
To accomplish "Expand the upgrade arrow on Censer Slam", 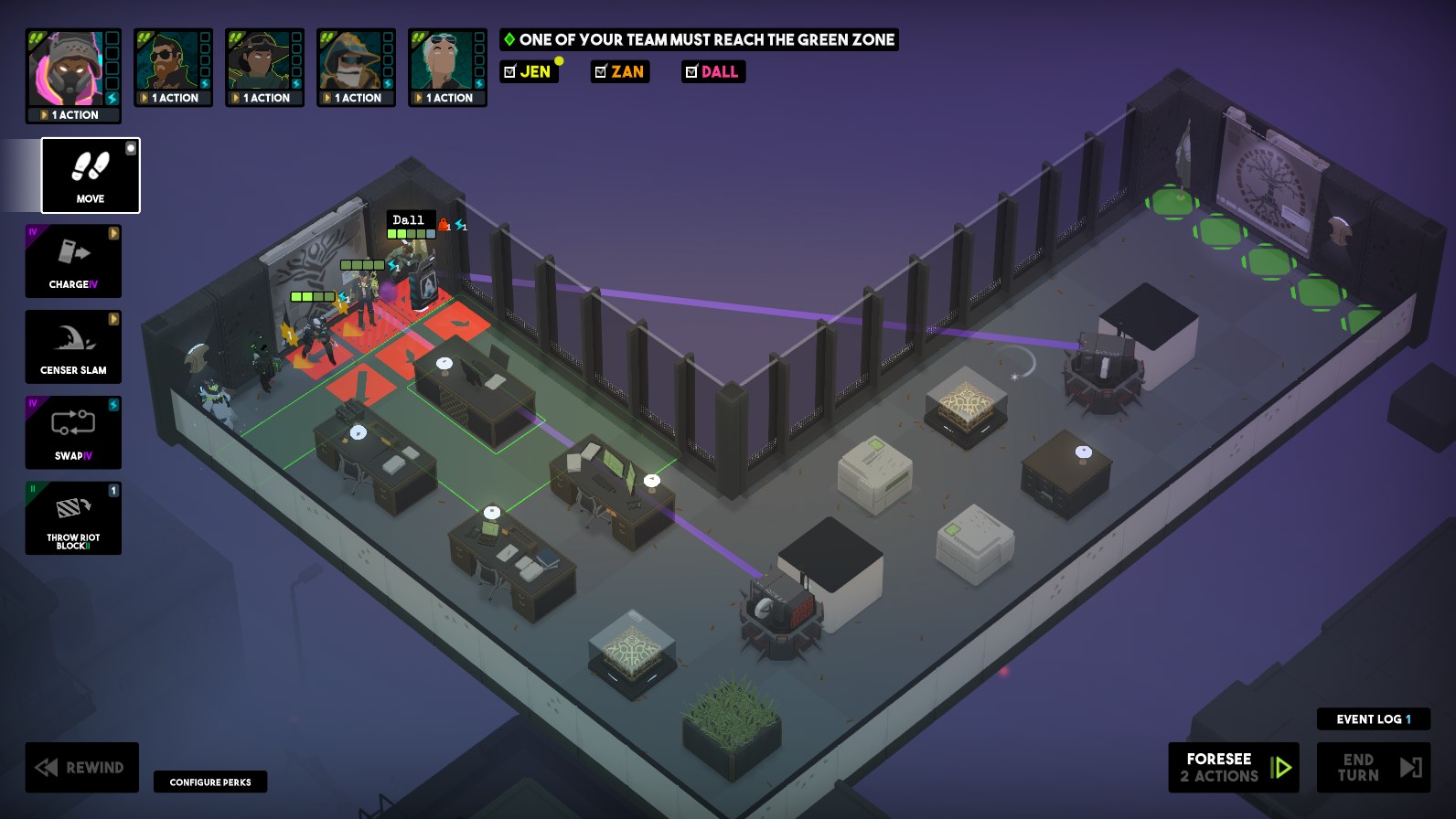I will (x=113, y=319).
